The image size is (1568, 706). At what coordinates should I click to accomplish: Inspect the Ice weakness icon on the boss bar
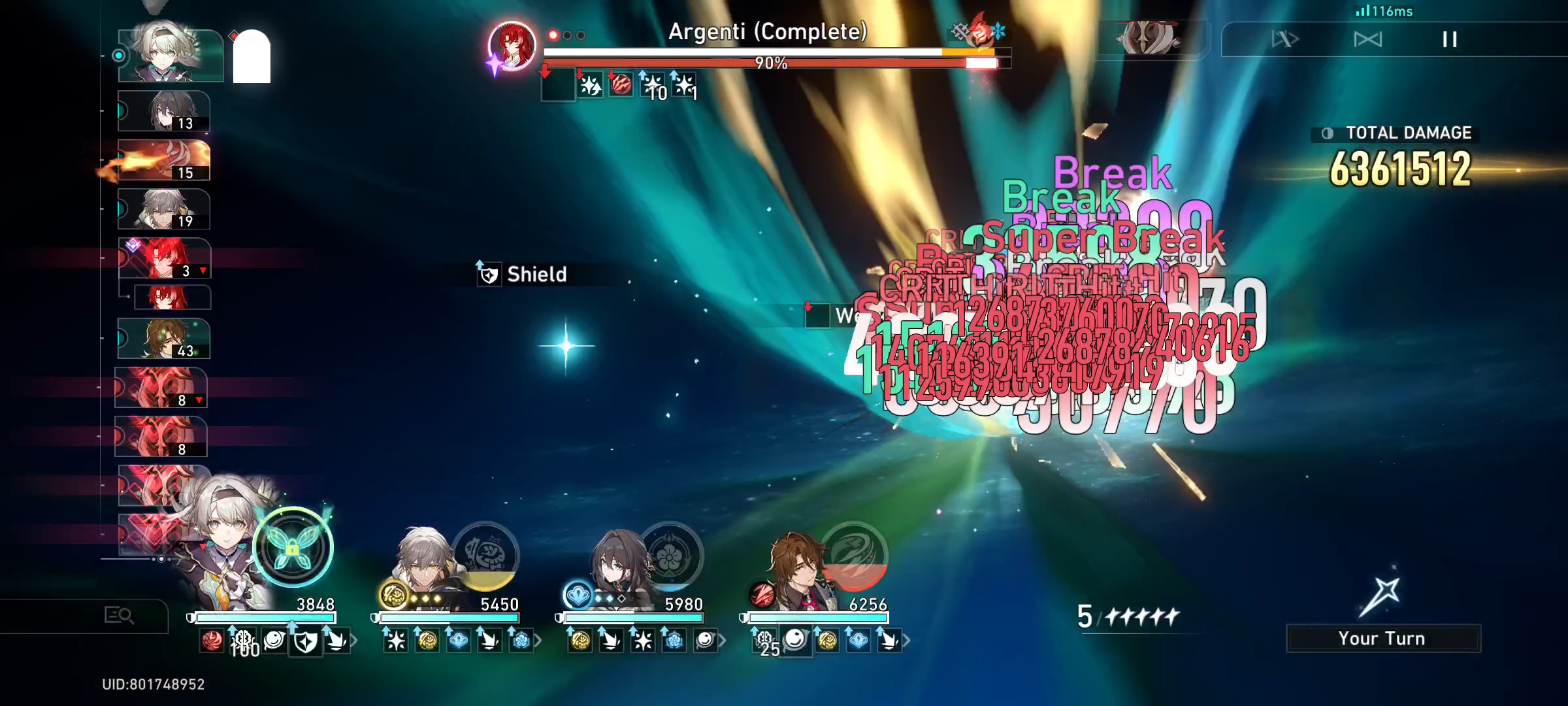[x=999, y=31]
